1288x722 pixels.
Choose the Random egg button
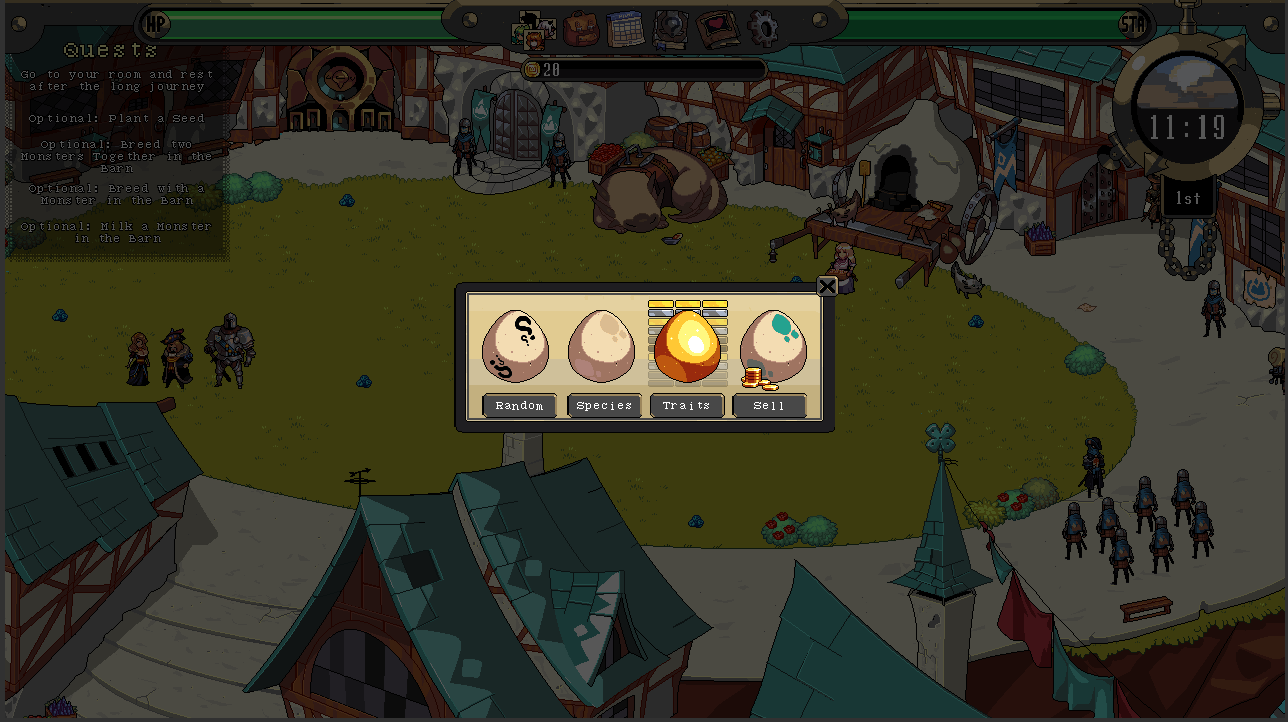point(519,405)
